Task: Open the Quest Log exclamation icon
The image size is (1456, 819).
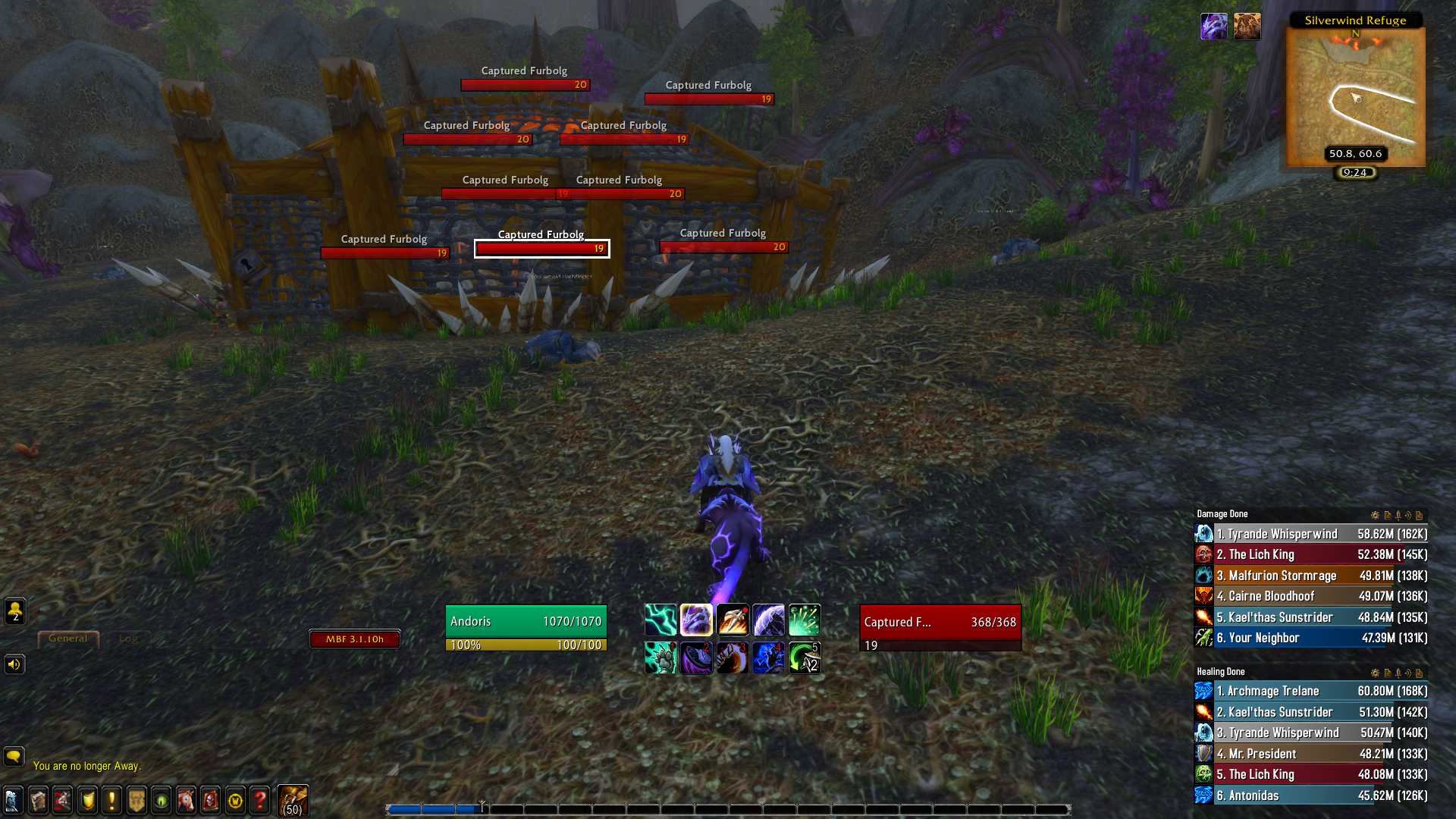Action: point(112,800)
